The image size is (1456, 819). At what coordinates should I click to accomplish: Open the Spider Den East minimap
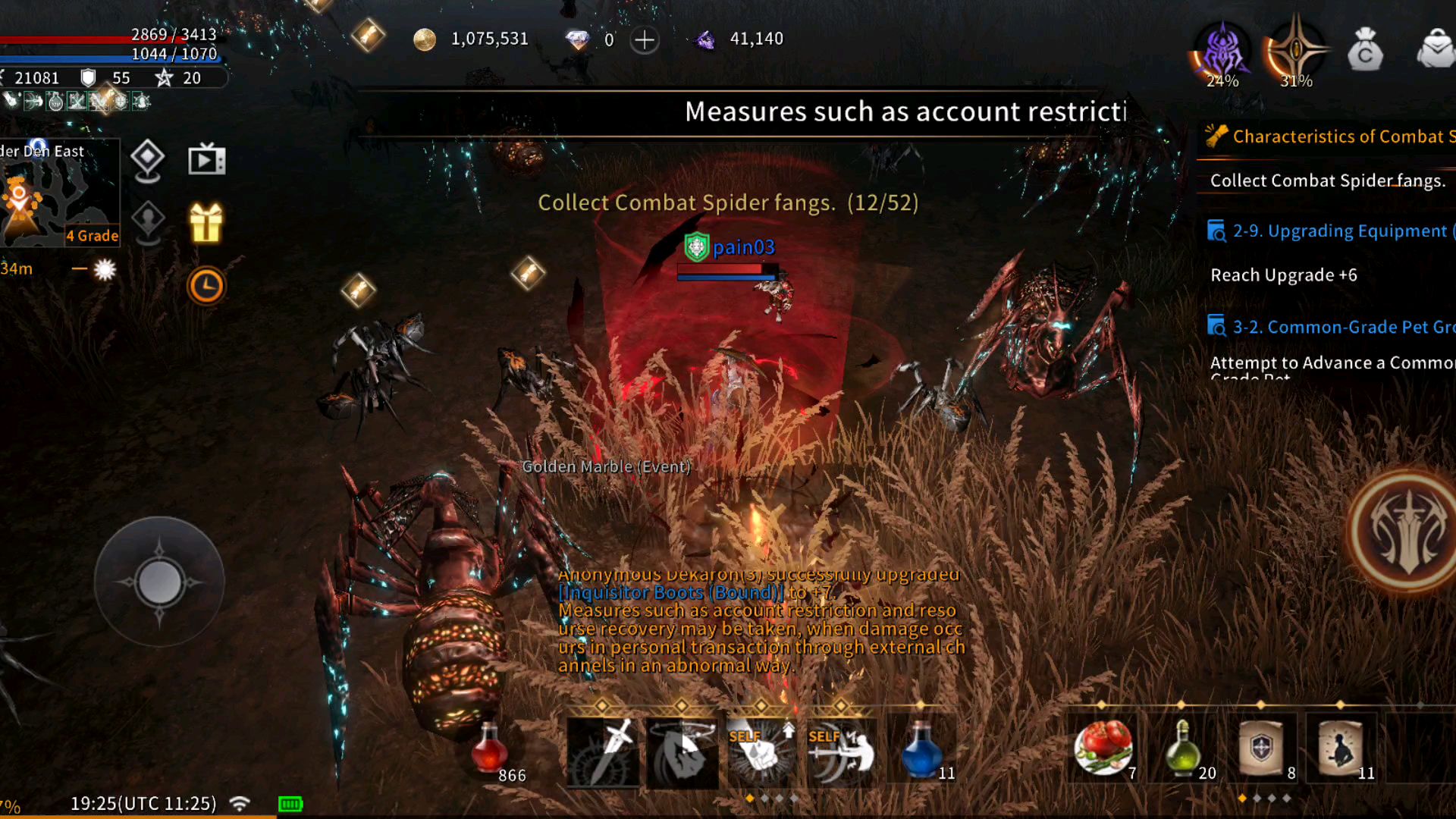59,193
